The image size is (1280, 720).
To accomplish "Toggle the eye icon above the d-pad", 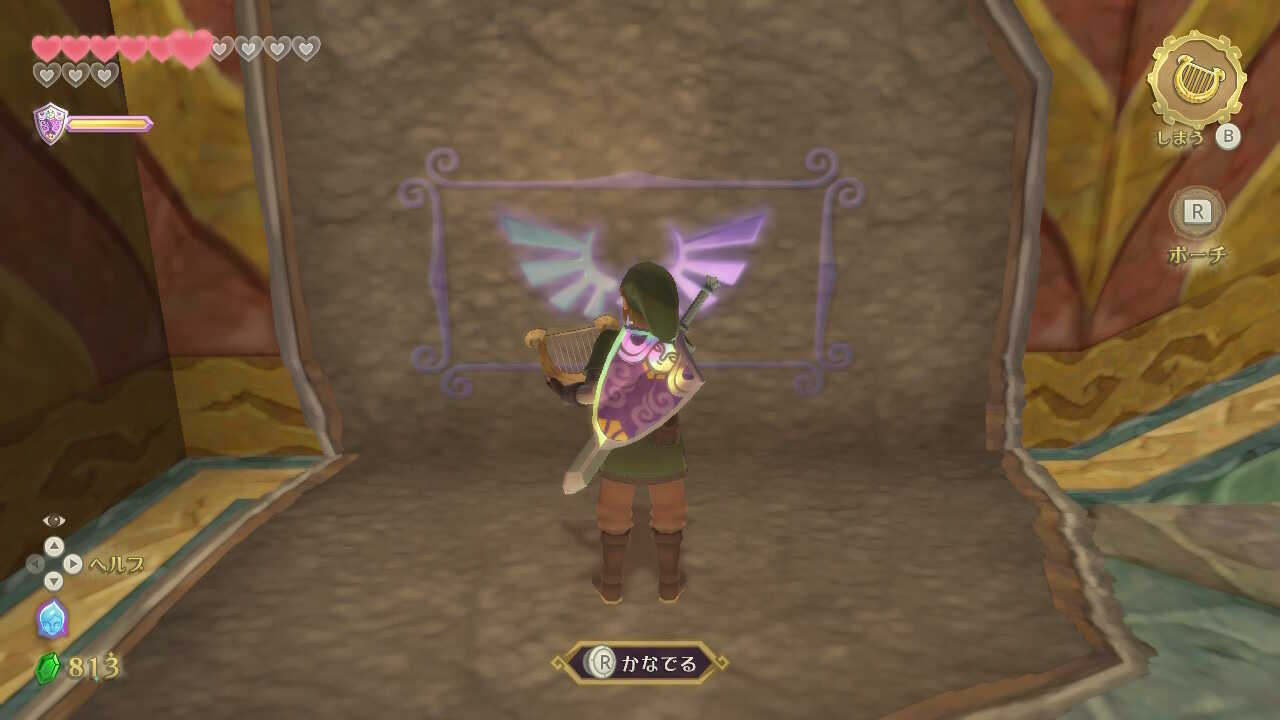I will pyautogui.click(x=54, y=519).
